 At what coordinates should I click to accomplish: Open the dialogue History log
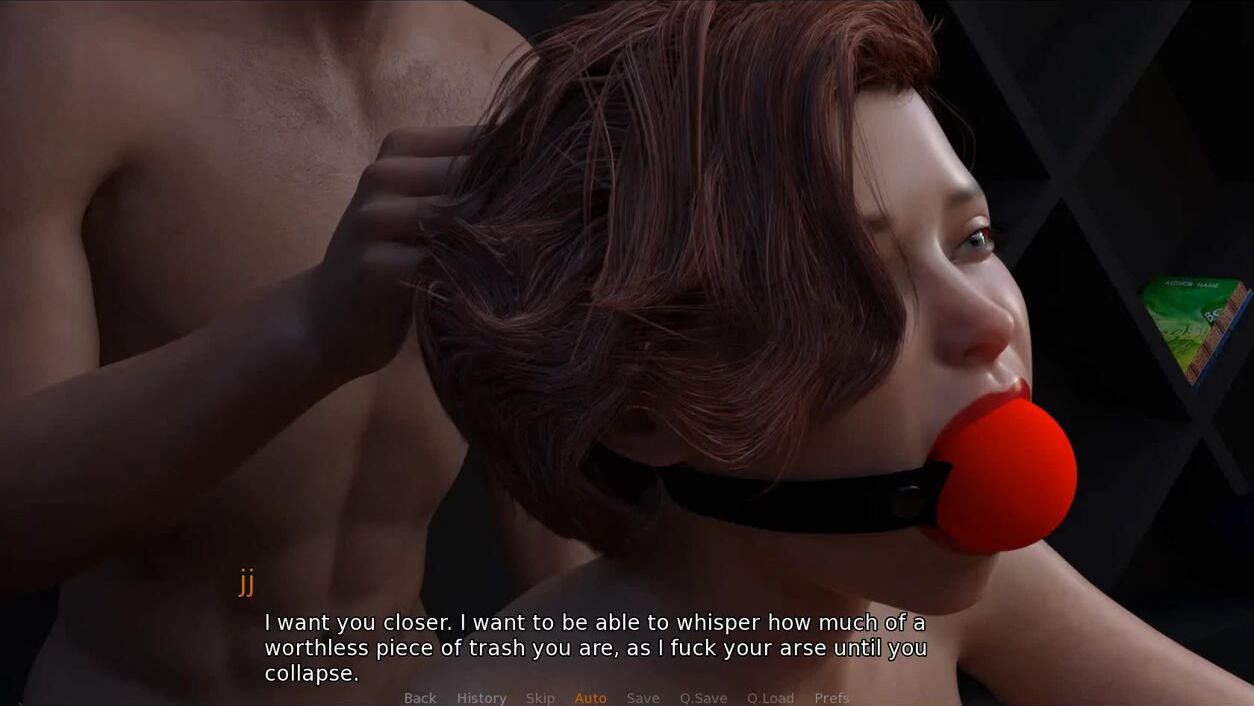click(x=481, y=698)
